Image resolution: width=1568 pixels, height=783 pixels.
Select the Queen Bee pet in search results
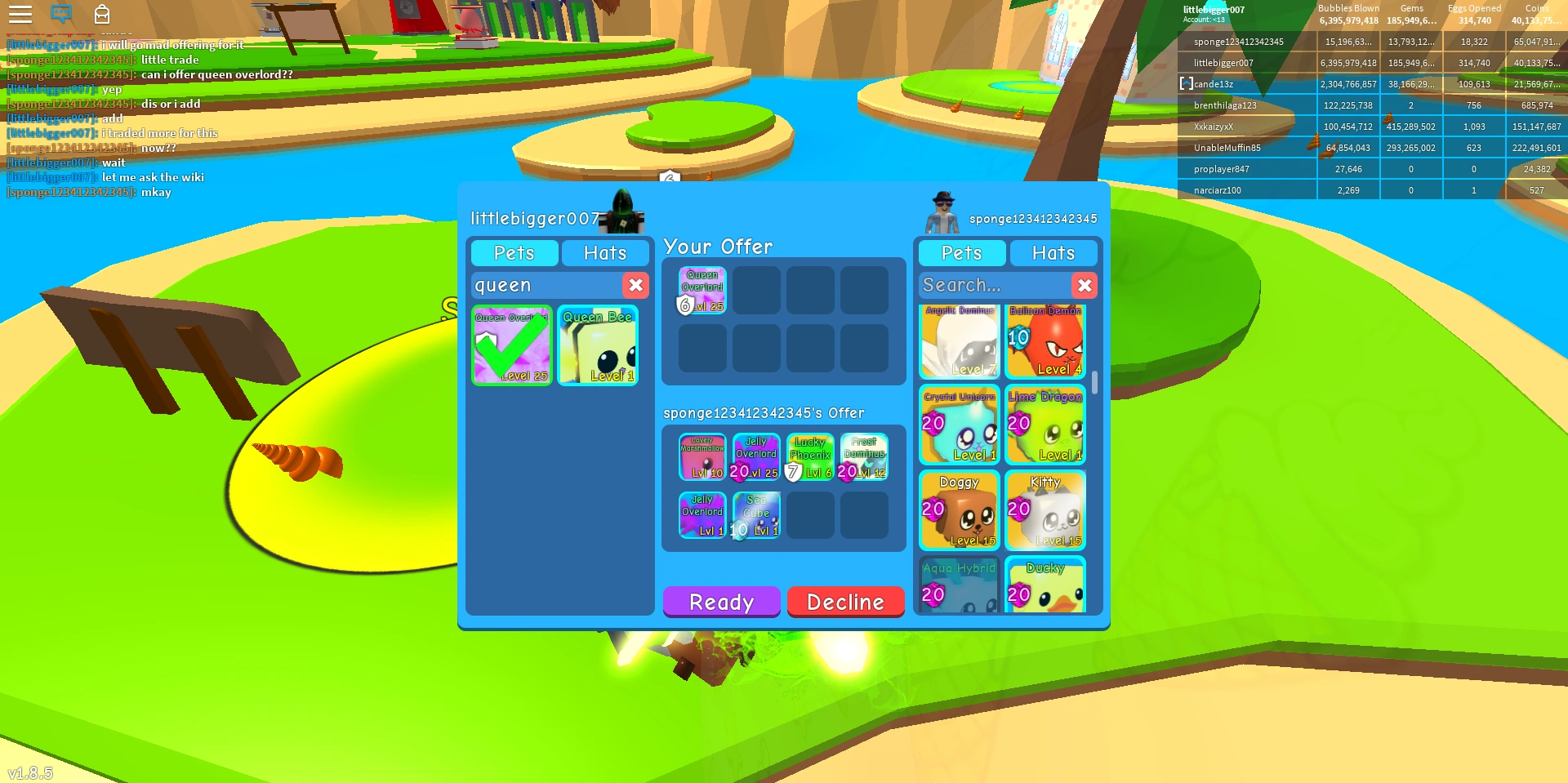[x=598, y=345]
